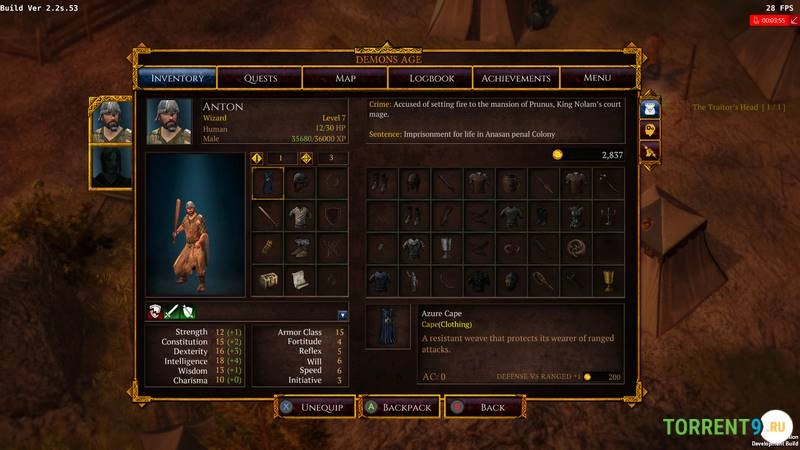Open the Inventory tab
The width and height of the screenshot is (800, 450).
[177, 78]
